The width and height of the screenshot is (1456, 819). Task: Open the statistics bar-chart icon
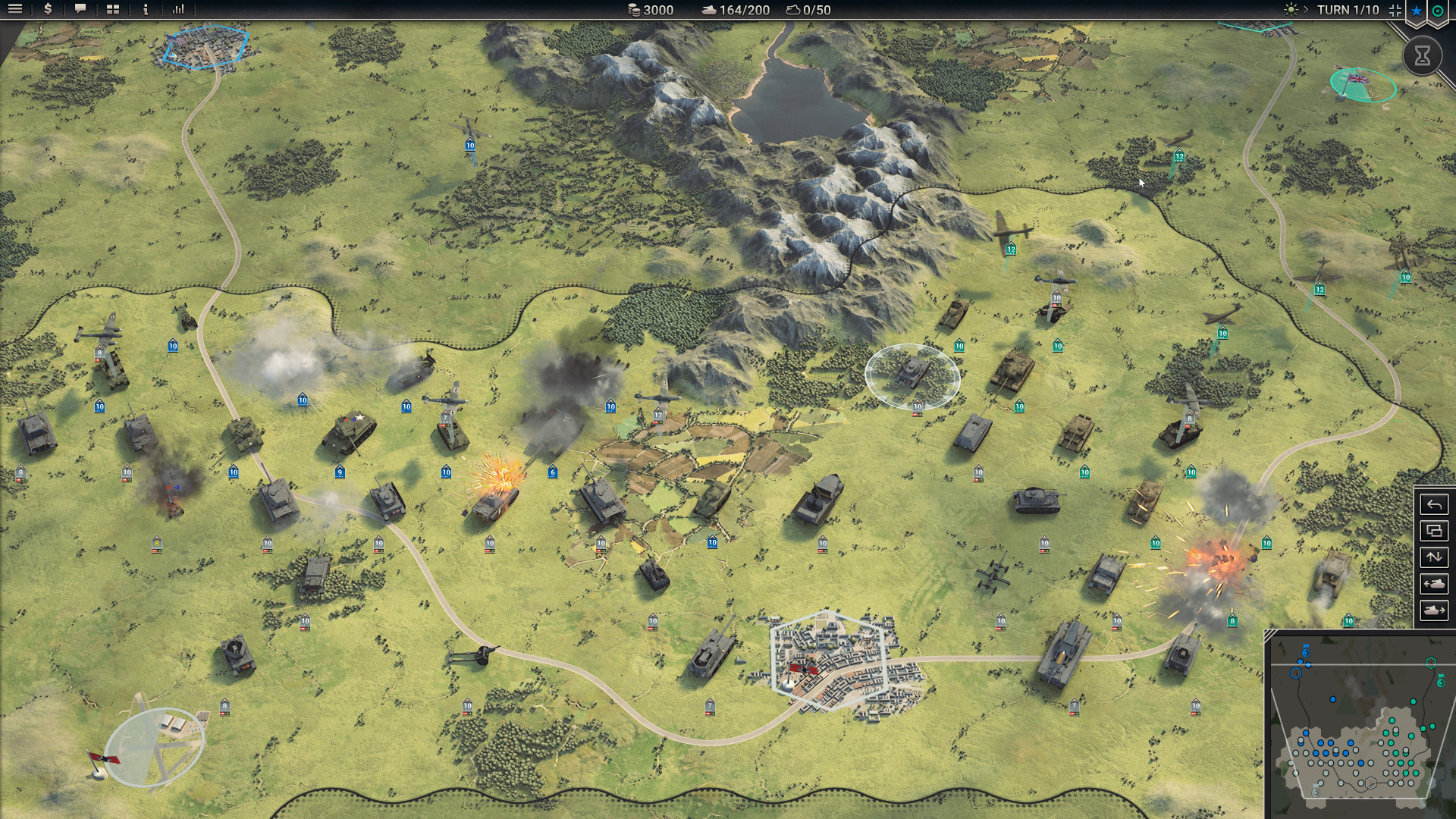(179, 10)
